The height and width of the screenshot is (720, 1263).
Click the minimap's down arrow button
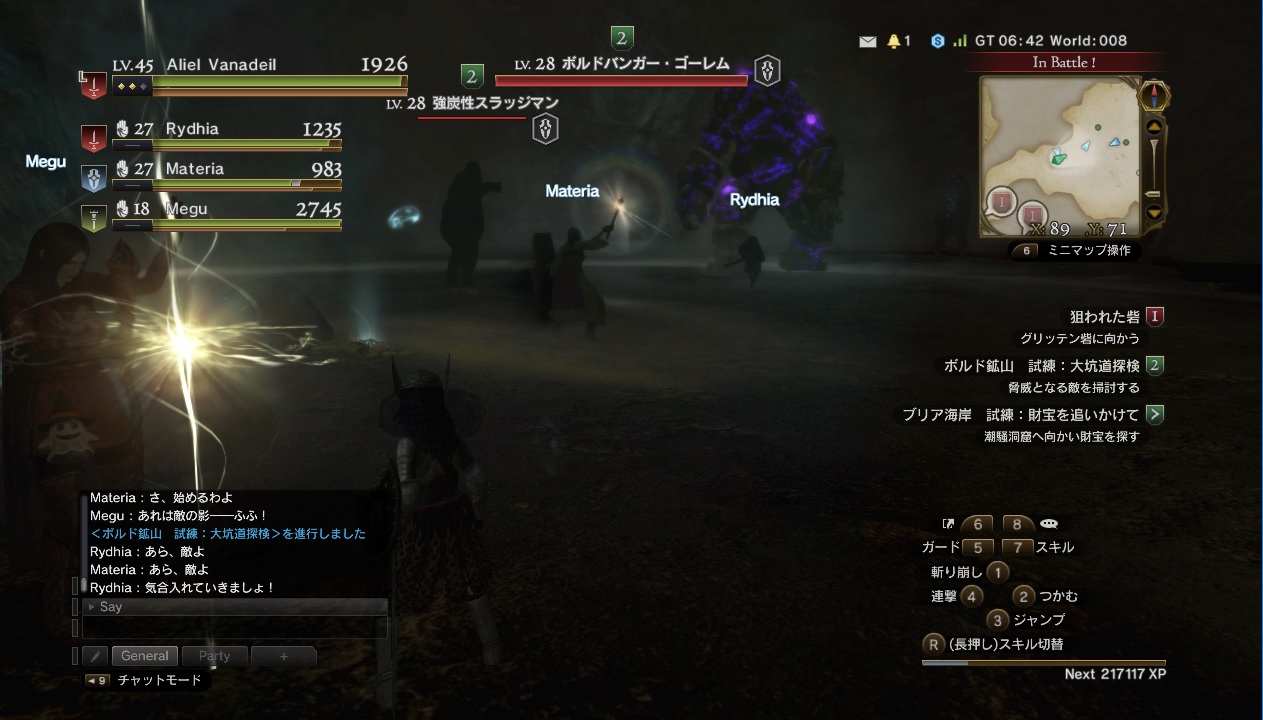tap(1154, 212)
